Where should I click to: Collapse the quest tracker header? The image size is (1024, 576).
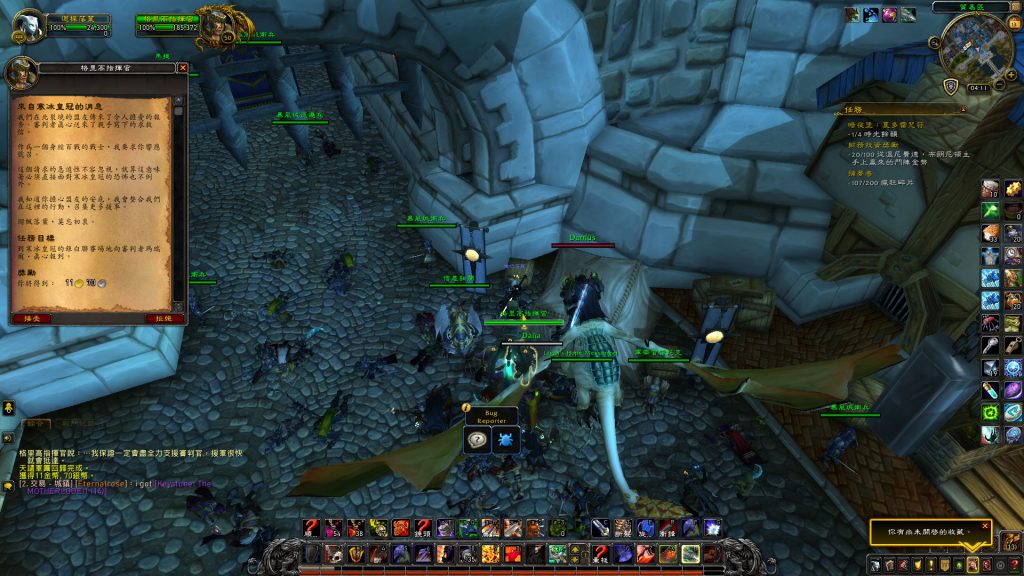point(962,111)
